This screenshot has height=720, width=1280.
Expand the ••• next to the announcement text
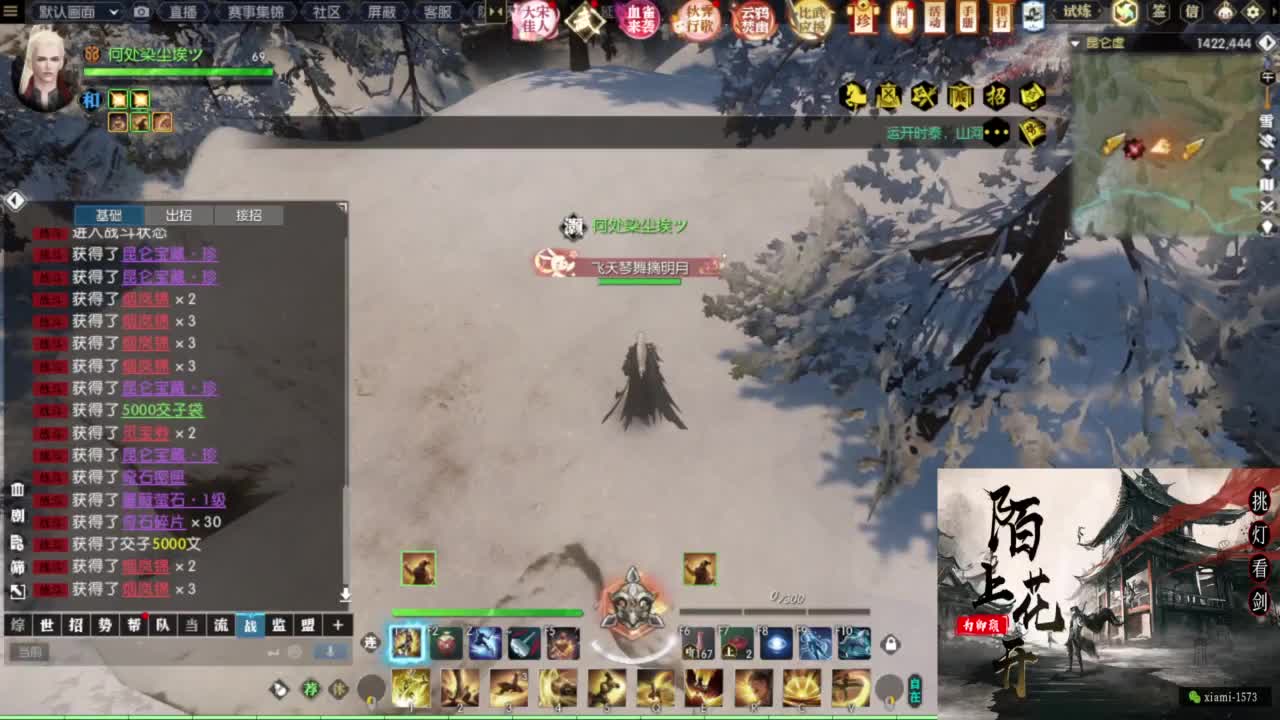pos(997,131)
